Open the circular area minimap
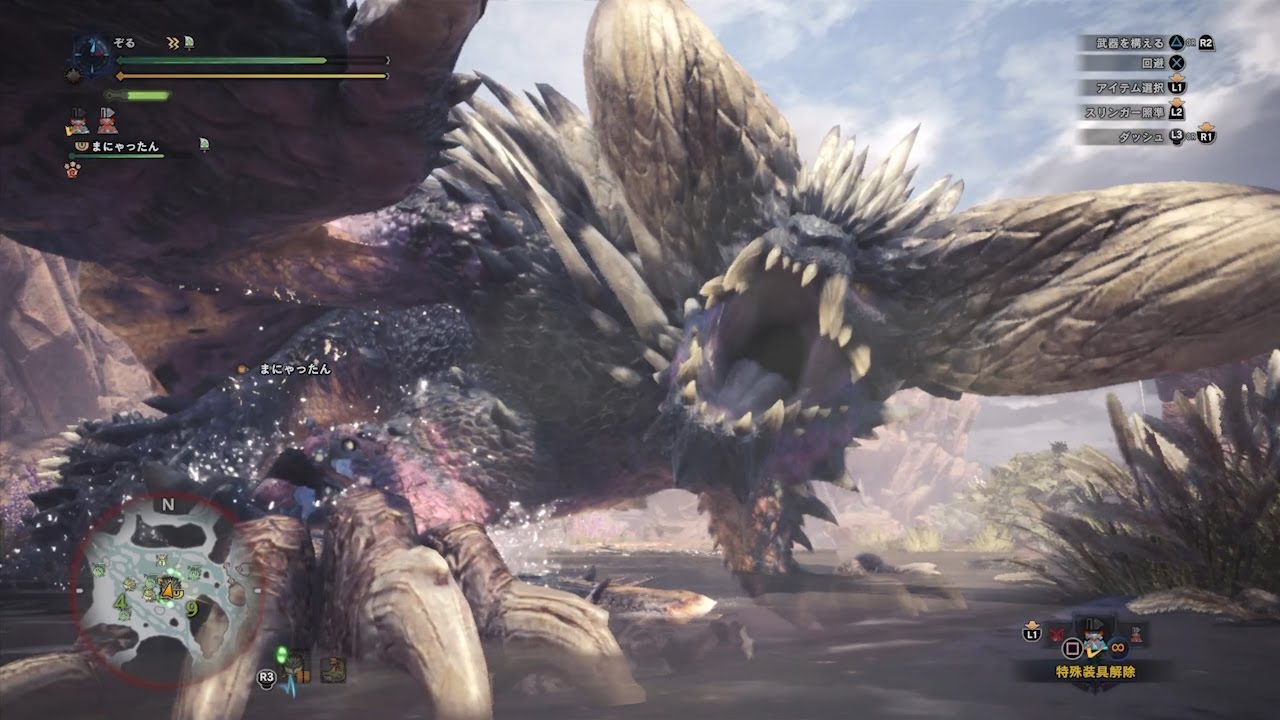Viewport: 1280px width, 720px height. pos(167,590)
